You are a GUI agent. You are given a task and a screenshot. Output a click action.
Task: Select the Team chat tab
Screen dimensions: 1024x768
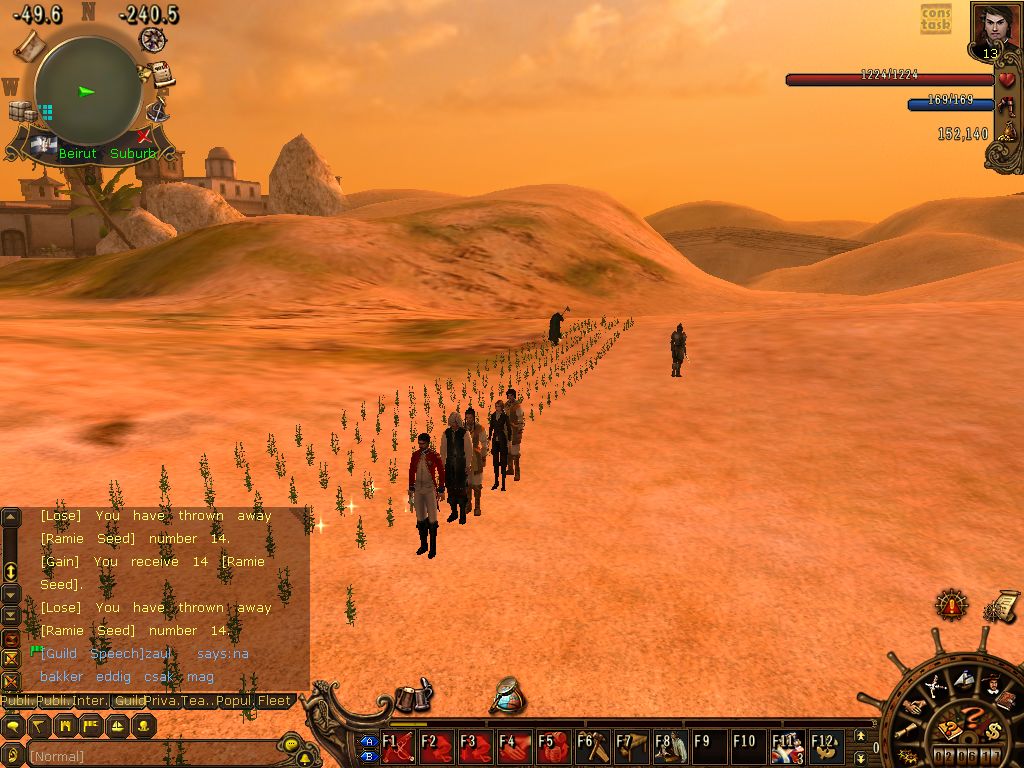(199, 702)
